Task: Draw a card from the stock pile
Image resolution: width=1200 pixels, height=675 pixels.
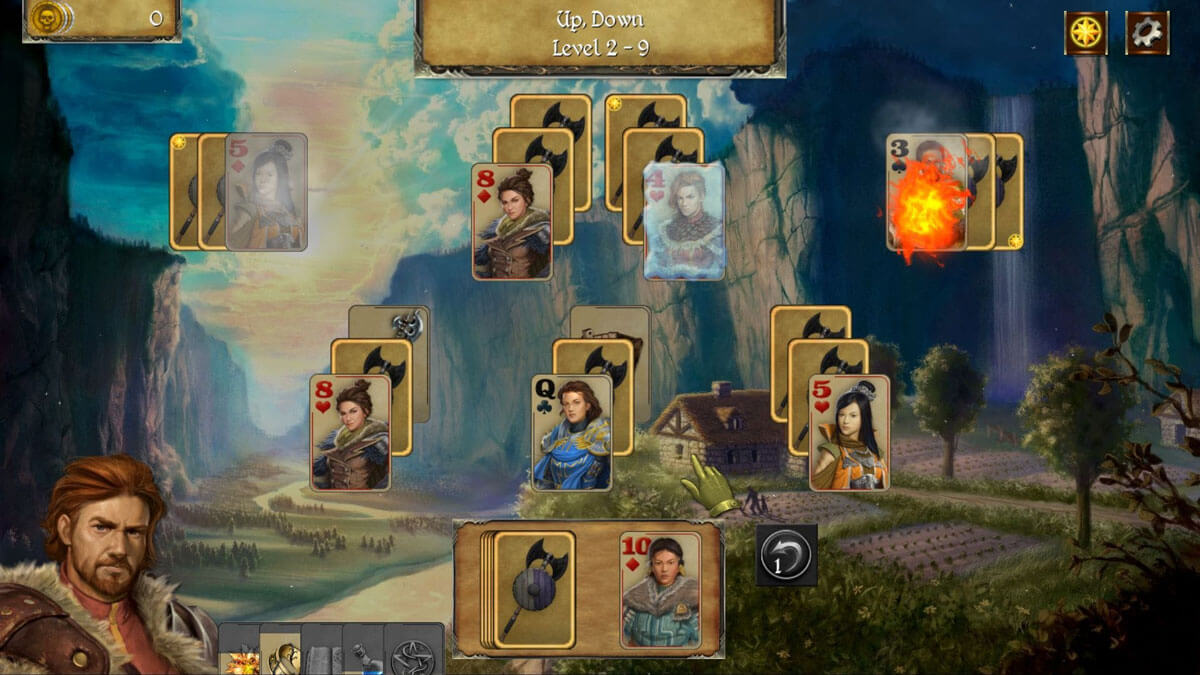Action: [533, 589]
